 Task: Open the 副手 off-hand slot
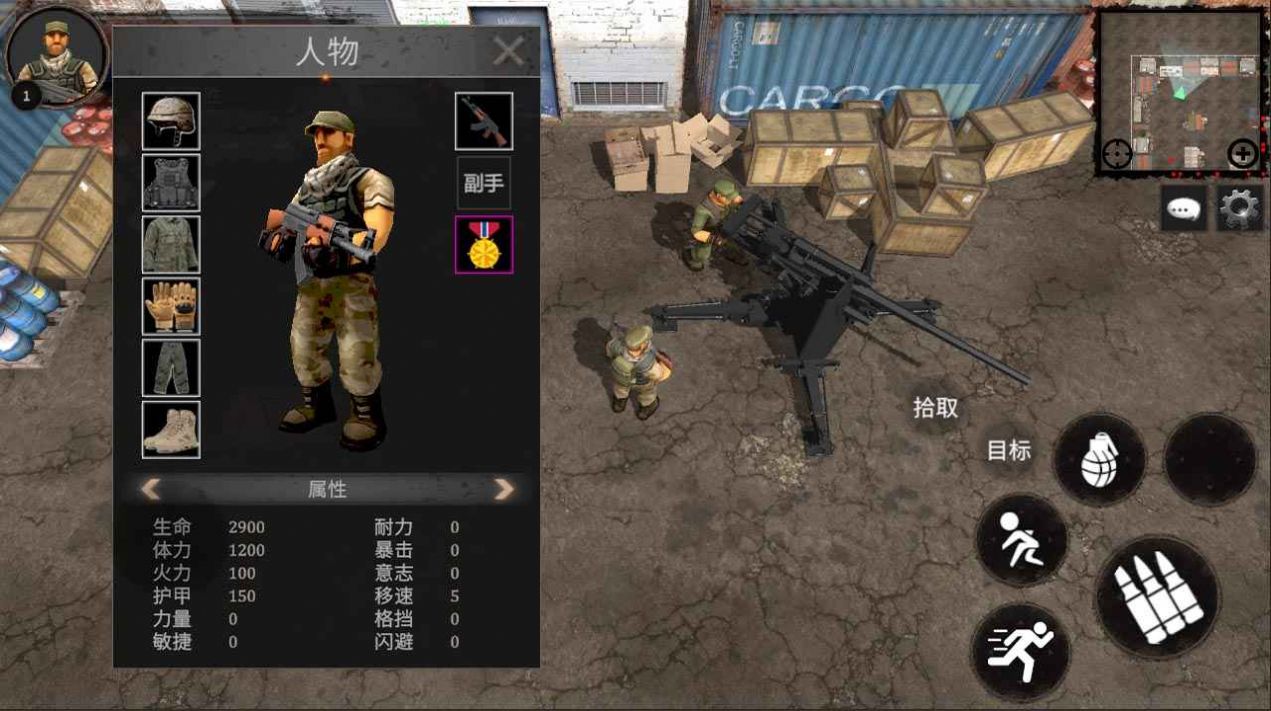point(484,184)
